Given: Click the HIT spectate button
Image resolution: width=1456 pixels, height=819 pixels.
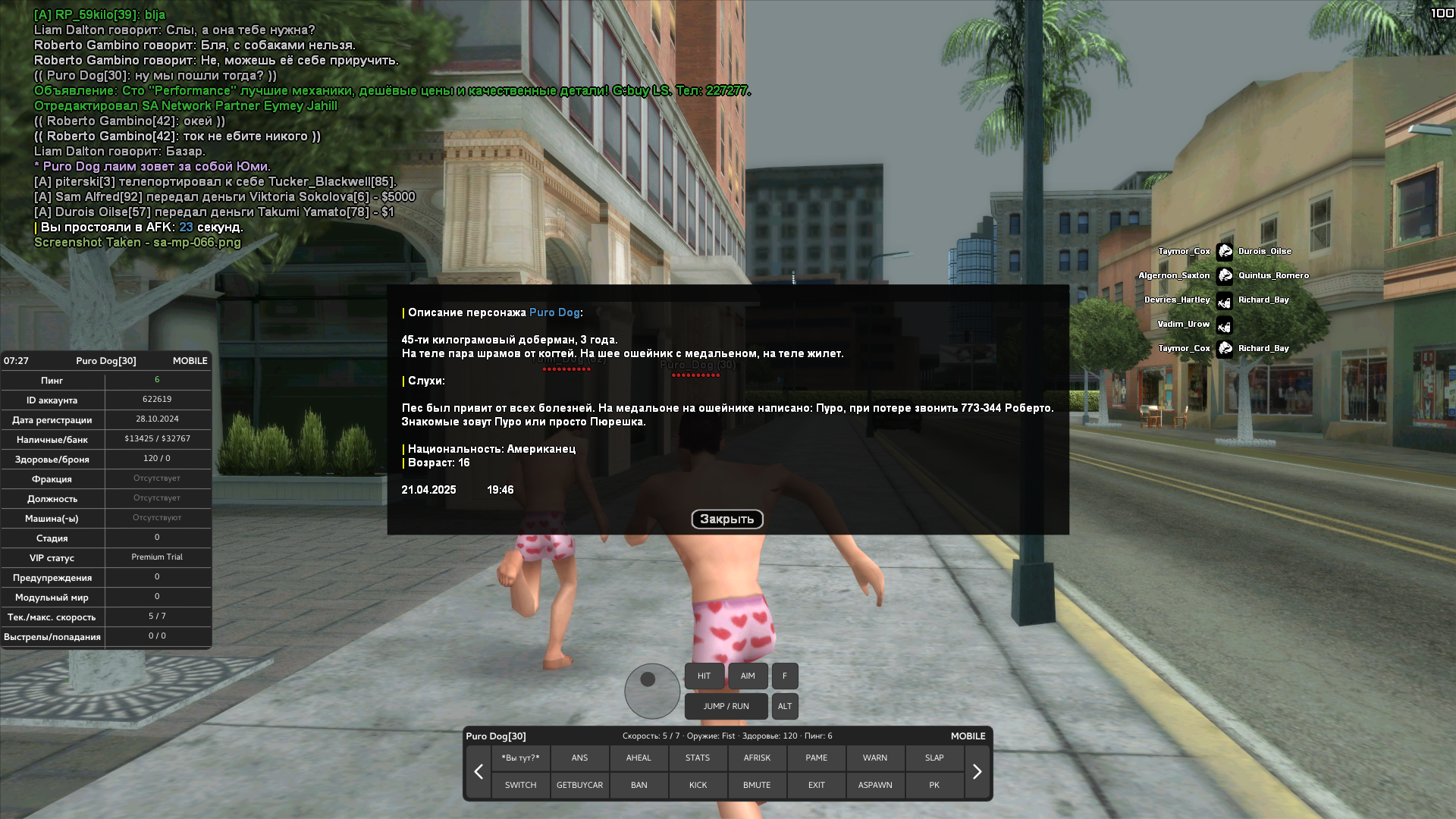Looking at the screenshot, I should click(x=704, y=676).
